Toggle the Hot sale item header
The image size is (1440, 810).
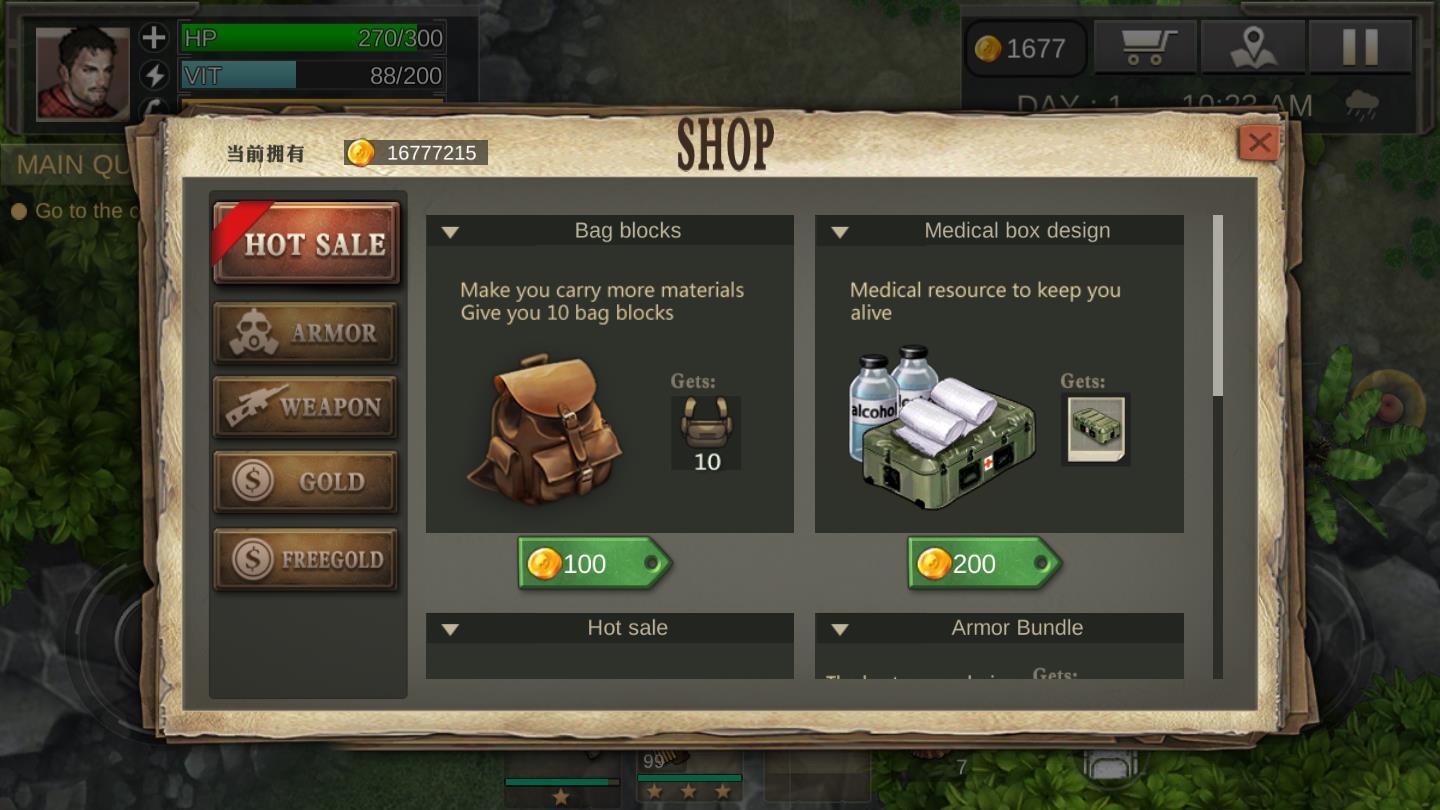point(451,629)
